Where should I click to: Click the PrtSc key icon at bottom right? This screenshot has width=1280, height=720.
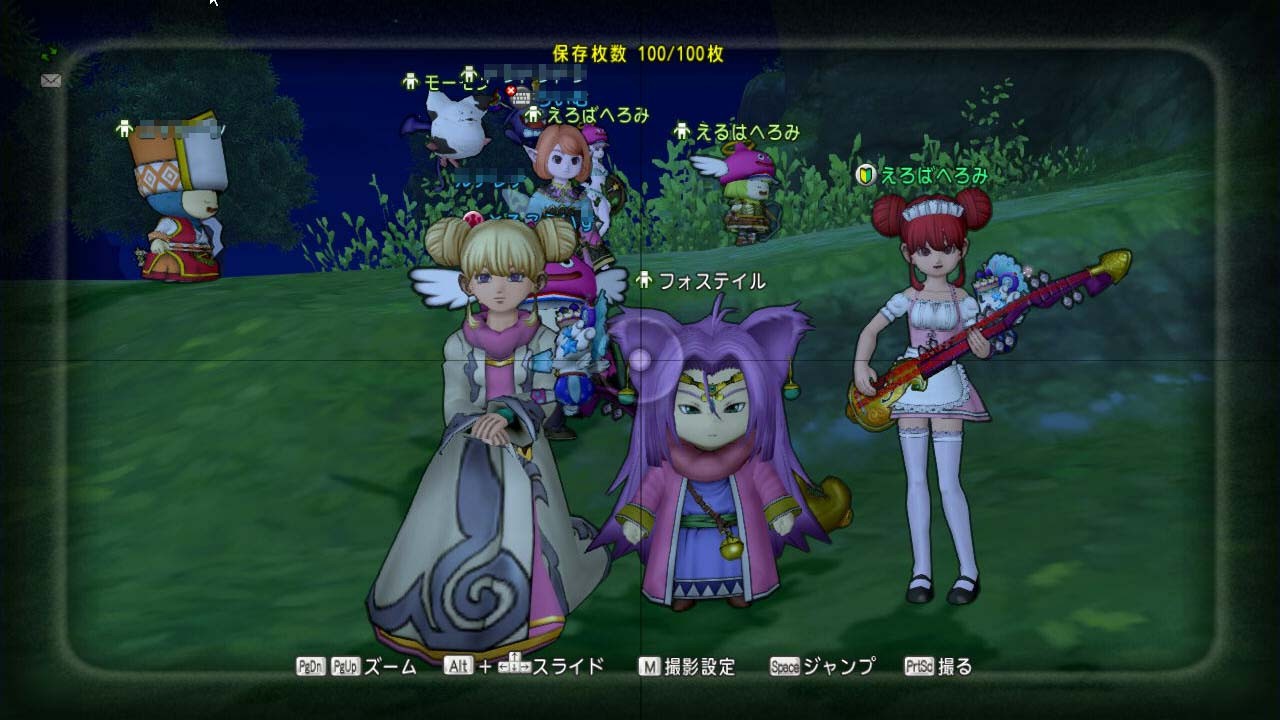pos(920,666)
